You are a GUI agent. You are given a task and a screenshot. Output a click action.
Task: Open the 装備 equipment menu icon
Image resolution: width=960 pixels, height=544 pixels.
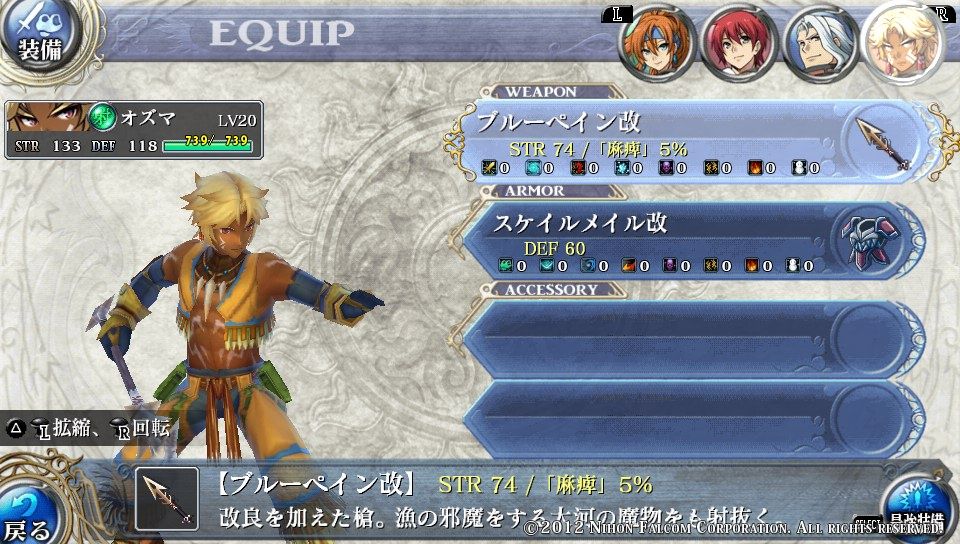pos(38,35)
